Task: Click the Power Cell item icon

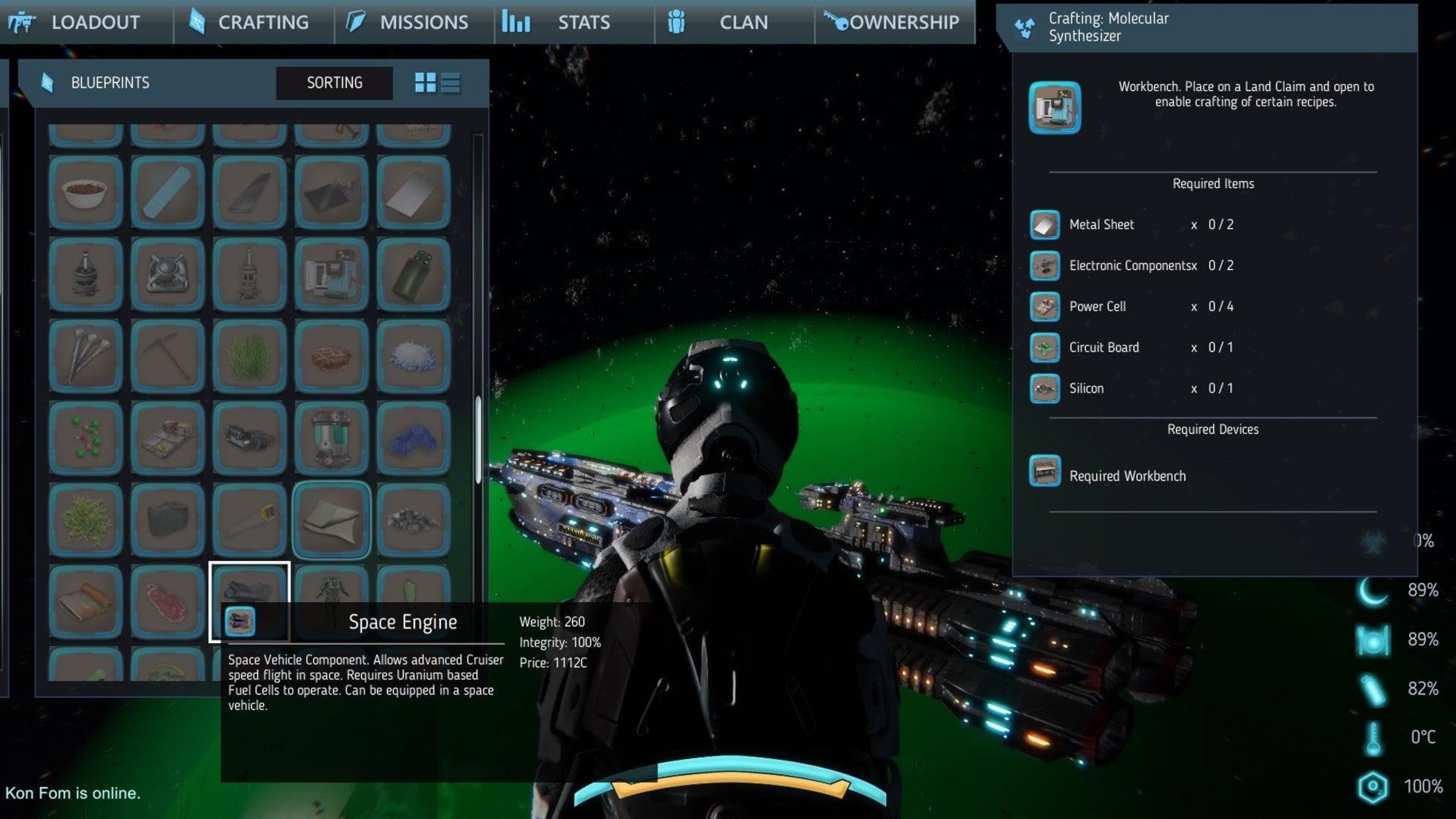Action: click(x=1045, y=306)
